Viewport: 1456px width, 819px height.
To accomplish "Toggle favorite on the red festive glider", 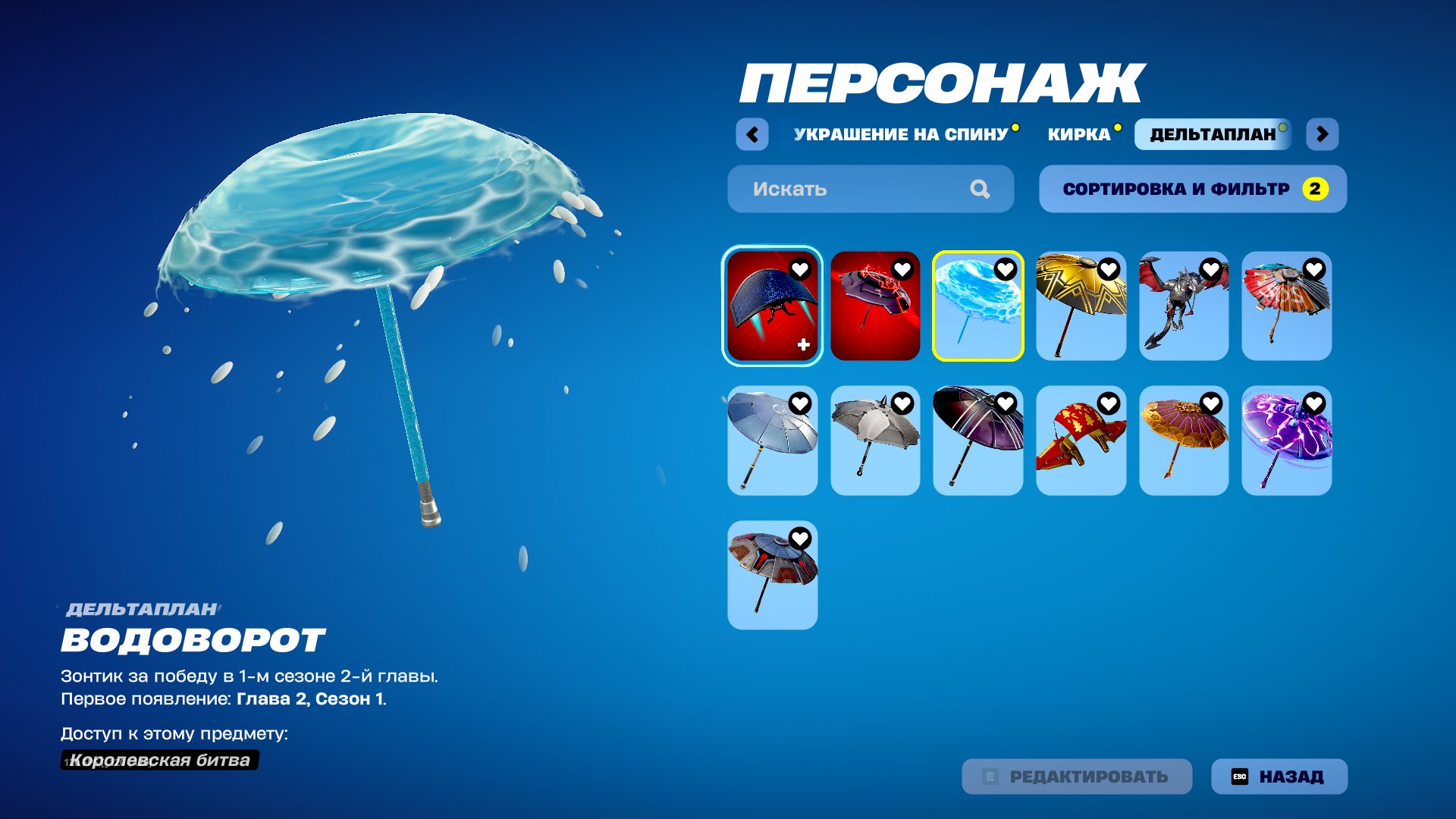I will tap(1108, 403).
